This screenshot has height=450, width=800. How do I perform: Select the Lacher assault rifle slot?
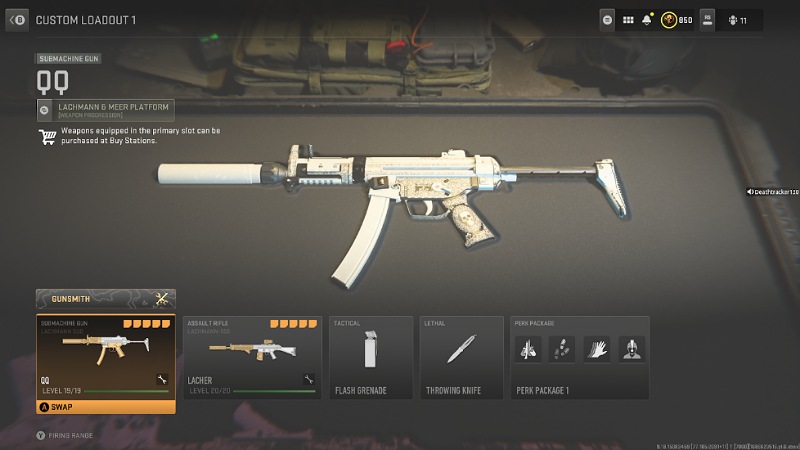tap(251, 356)
